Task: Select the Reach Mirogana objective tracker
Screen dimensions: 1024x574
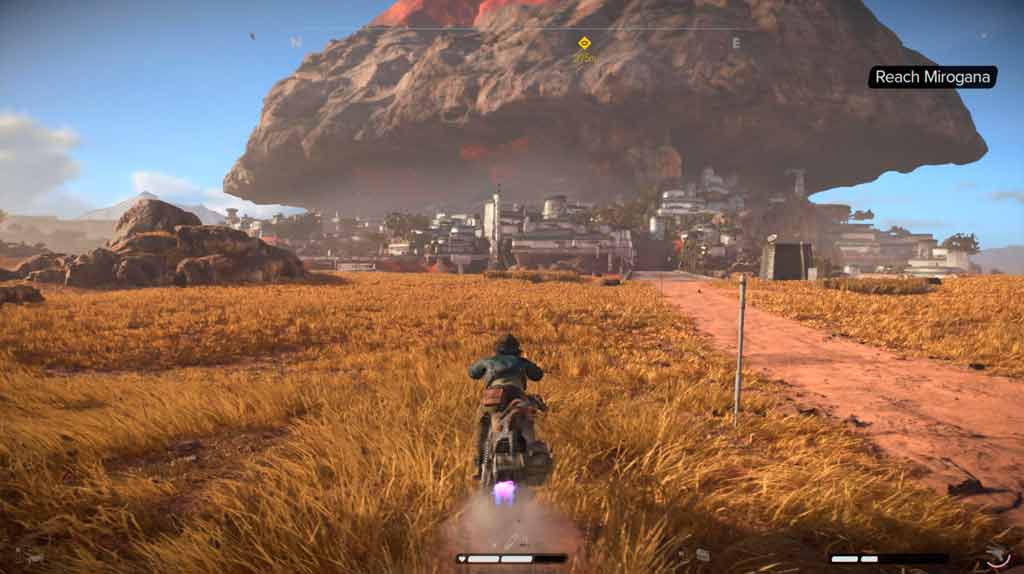Action: pos(932,77)
